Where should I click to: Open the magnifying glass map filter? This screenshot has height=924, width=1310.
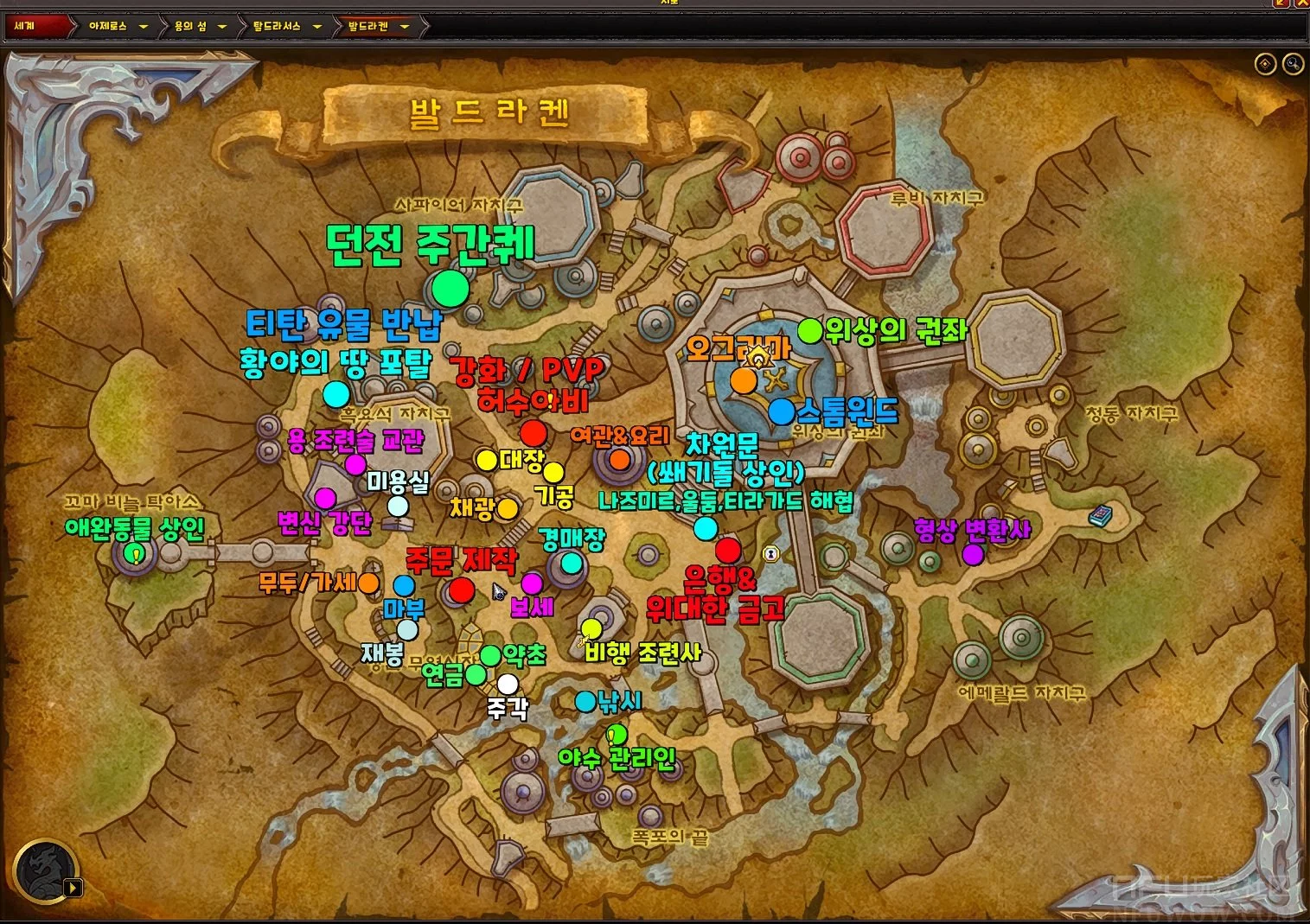[1293, 64]
